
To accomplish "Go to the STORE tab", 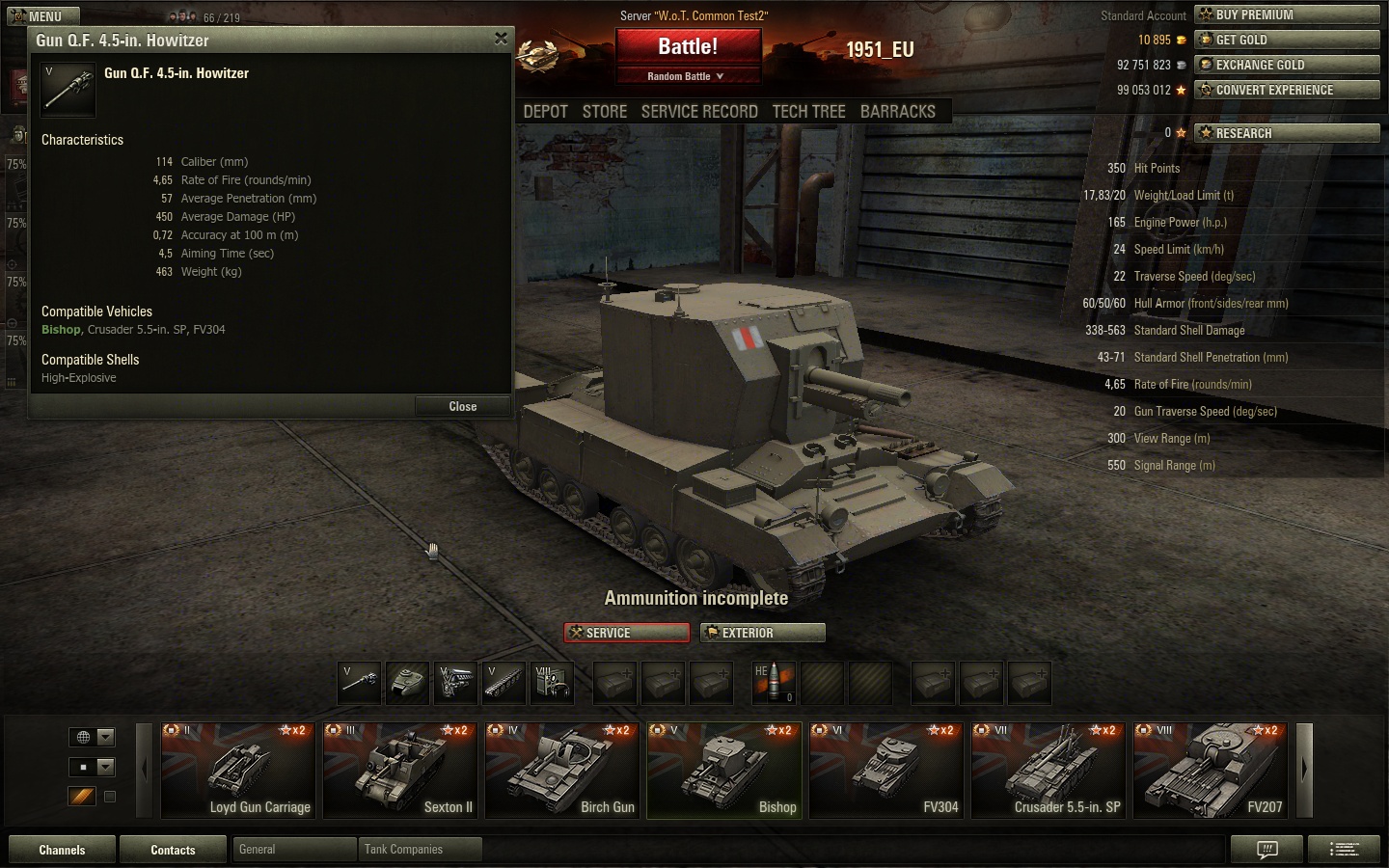I will tap(605, 112).
